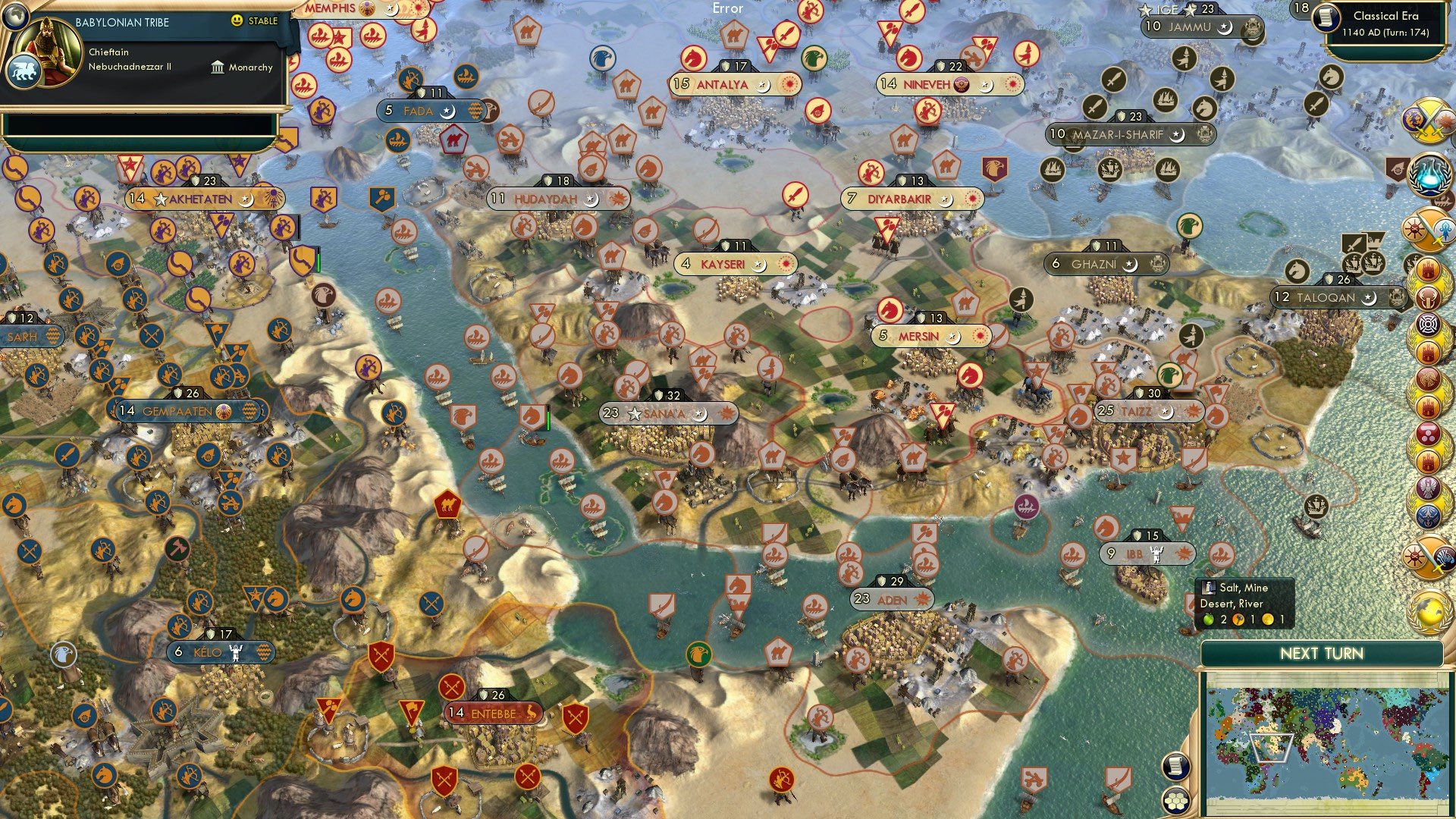Image resolution: width=1456 pixels, height=819 pixels.
Task: Click inside the minimap viewport rectangle
Action: tap(1272, 748)
